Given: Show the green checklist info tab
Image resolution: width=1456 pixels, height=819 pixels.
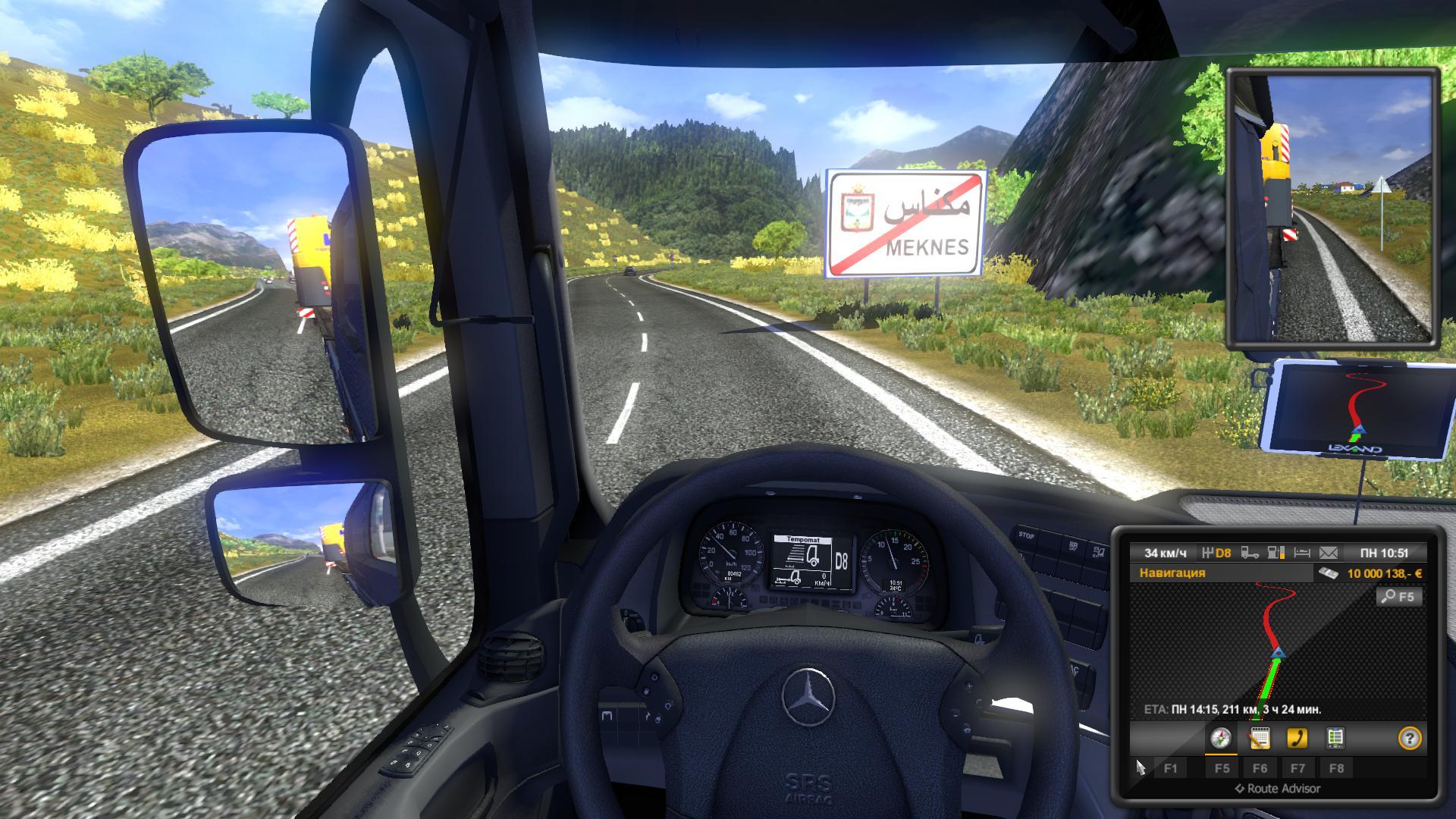Looking at the screenshot, I should 1335,738.
